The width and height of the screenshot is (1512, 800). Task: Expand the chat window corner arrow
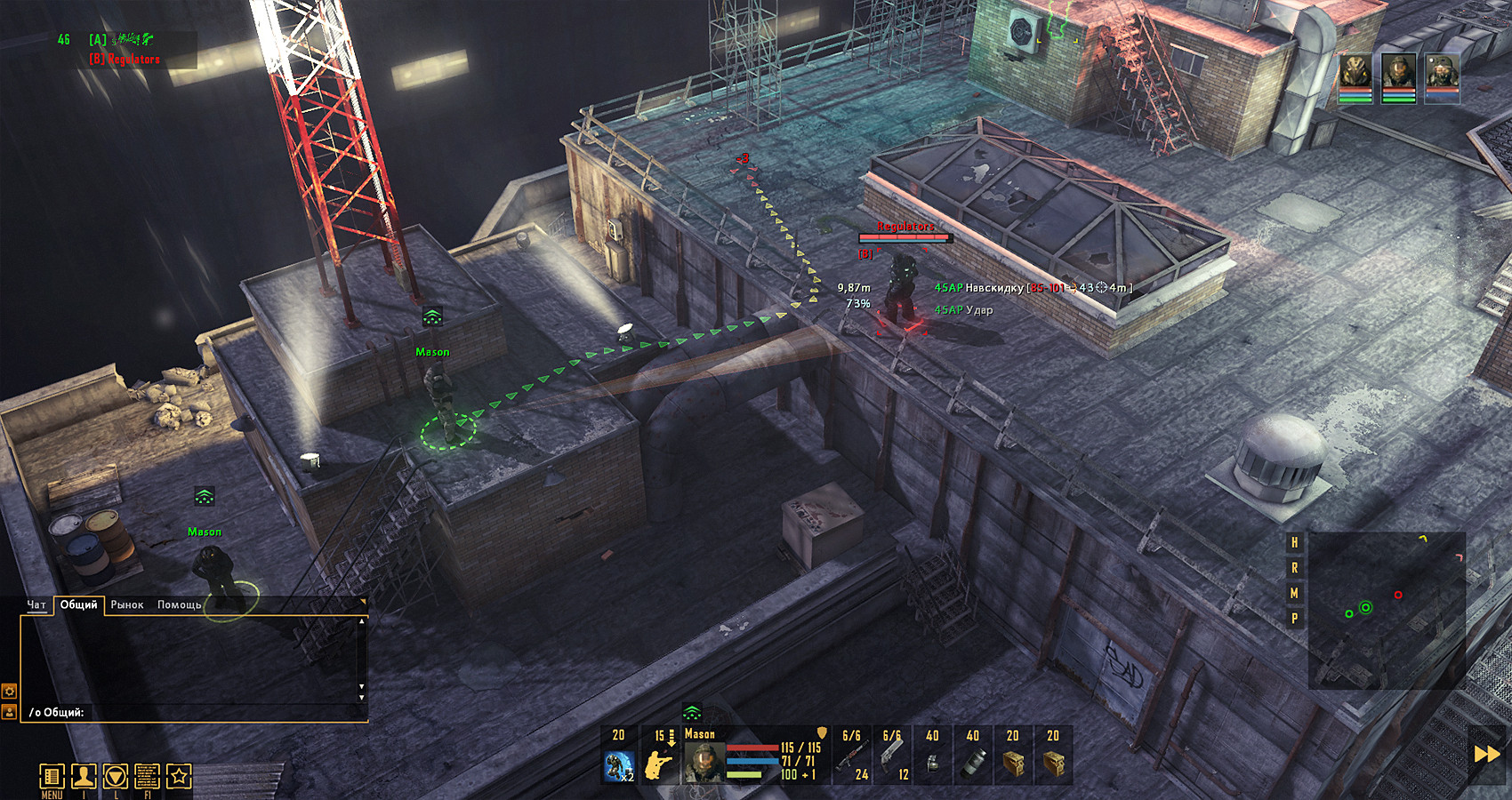[x=364, y=602]
